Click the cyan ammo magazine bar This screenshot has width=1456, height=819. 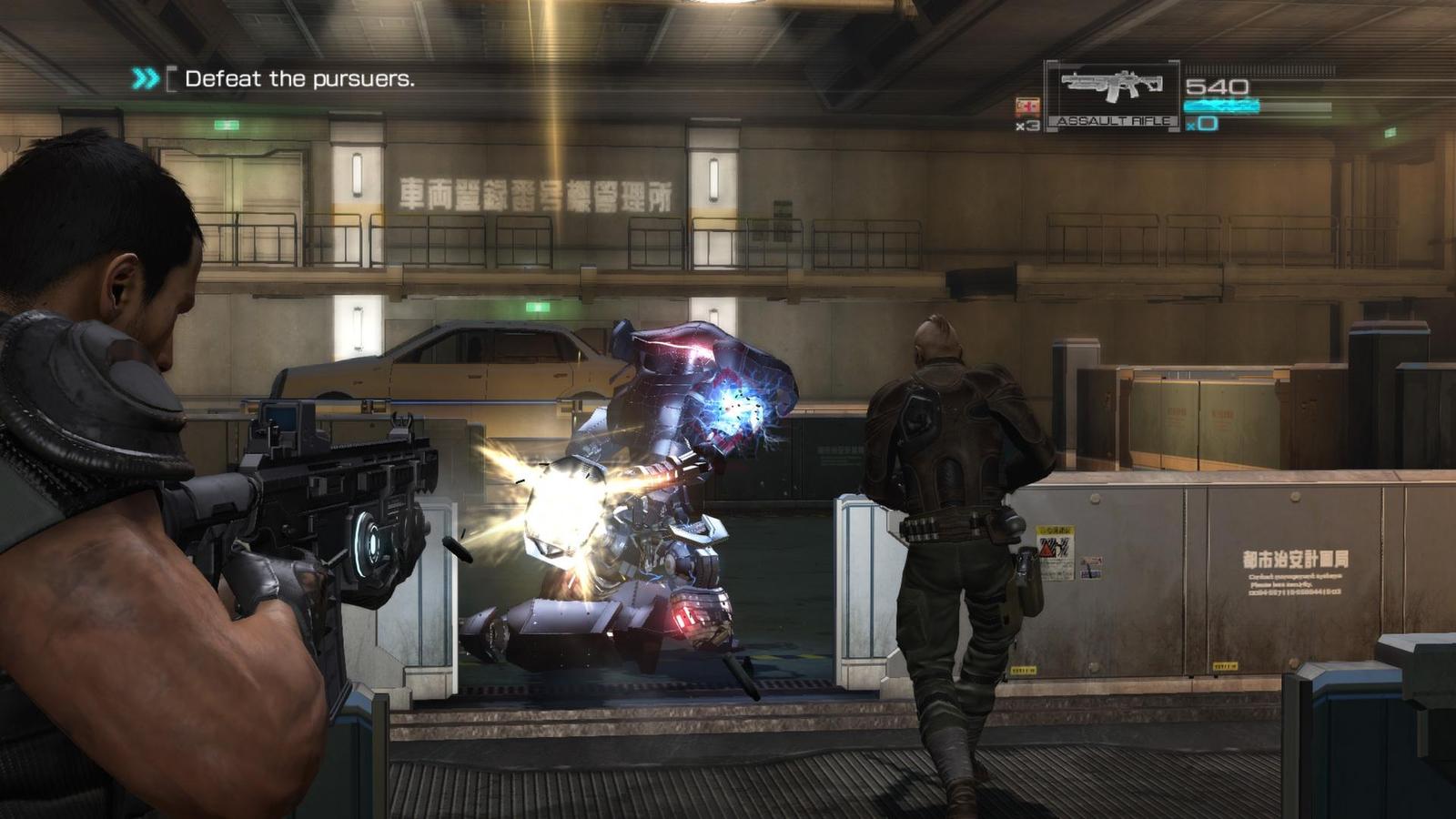(x=1222, y=105)
